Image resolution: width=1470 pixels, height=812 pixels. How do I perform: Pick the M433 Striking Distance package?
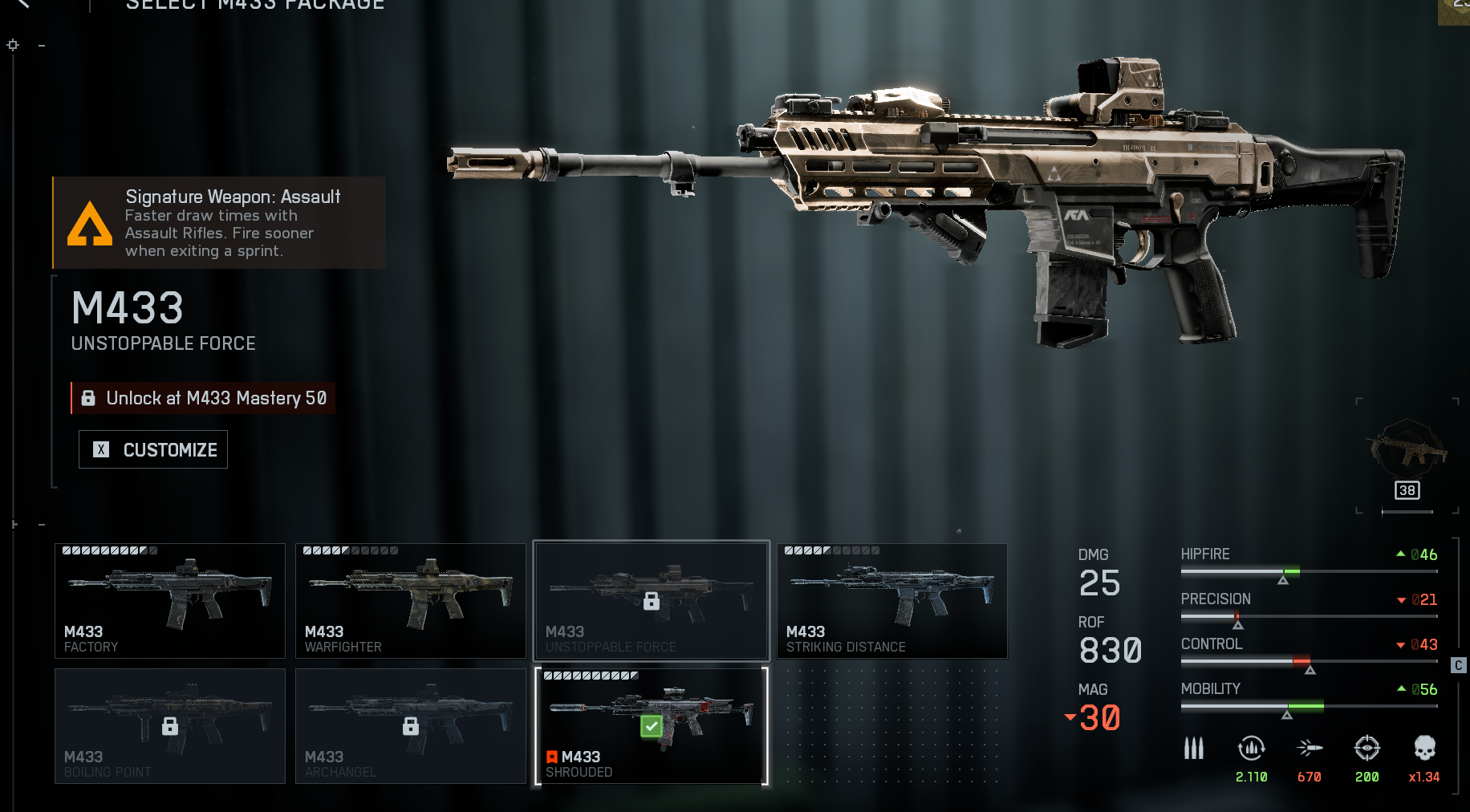(x=891, y=601)
